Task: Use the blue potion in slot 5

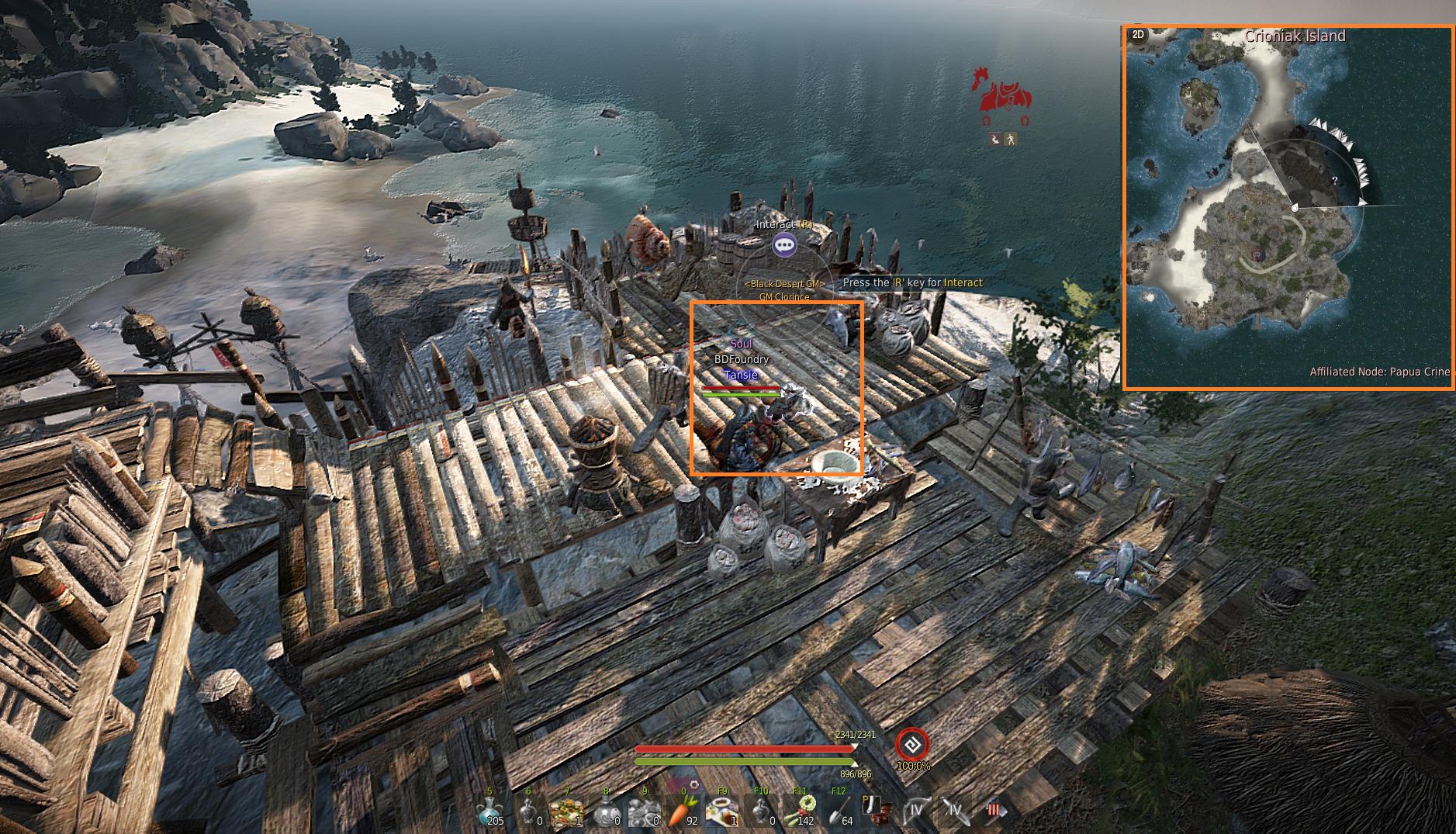Action: pos(490,812)
